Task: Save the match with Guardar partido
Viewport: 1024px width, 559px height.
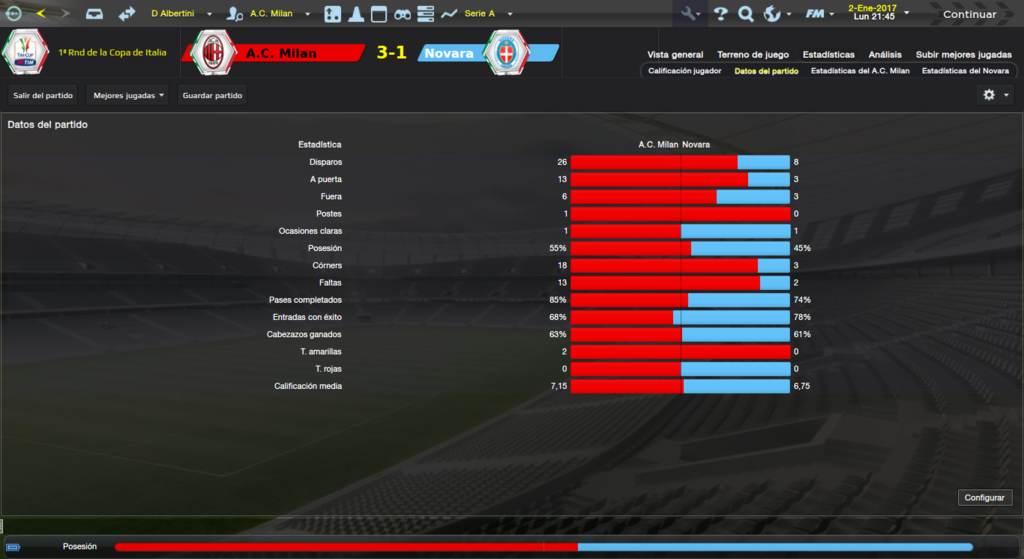Action: (212, 95)
